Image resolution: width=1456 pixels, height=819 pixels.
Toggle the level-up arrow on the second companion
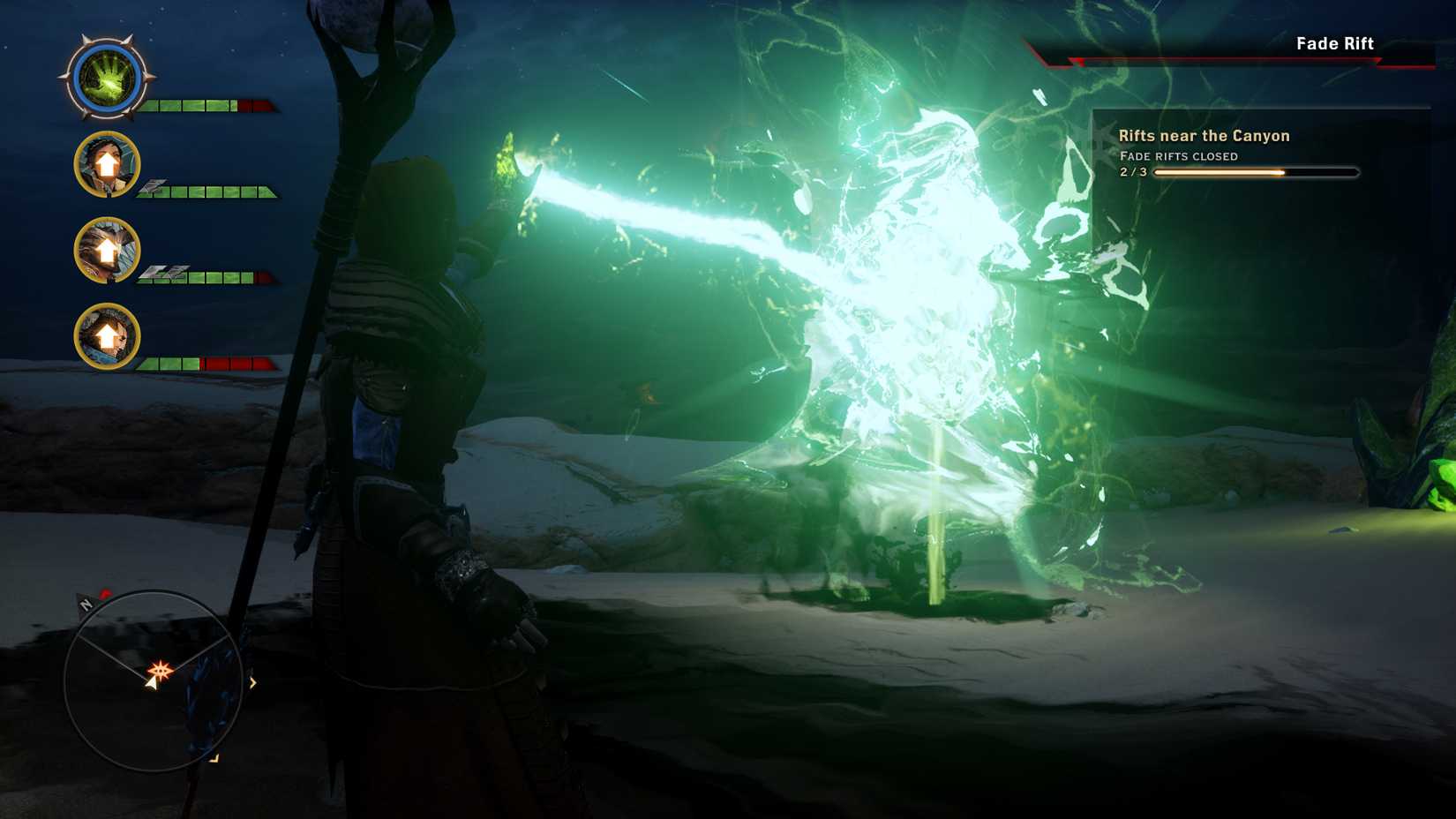[x=106, y=248]
